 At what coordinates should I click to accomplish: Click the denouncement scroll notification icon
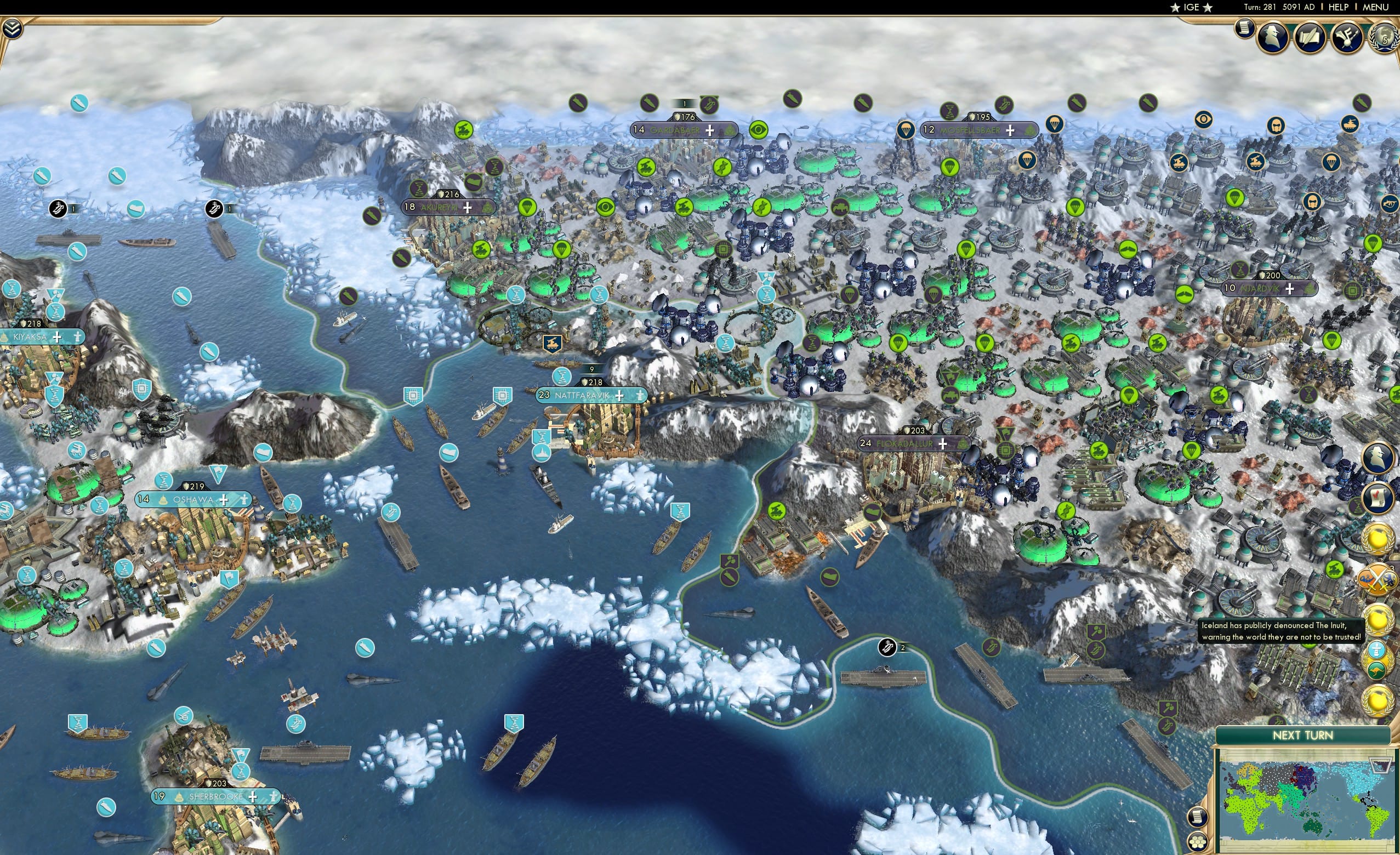tap(1378, 498)
